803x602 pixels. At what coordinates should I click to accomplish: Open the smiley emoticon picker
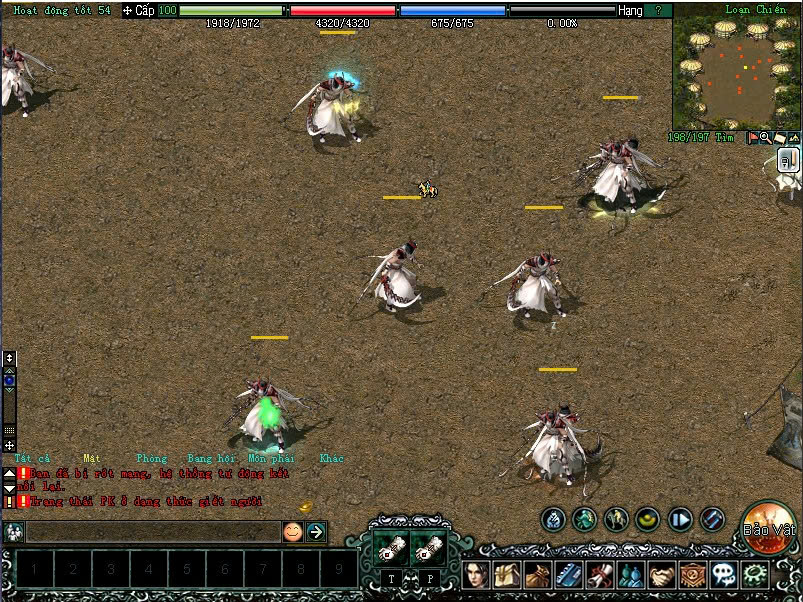pos(292,532)
